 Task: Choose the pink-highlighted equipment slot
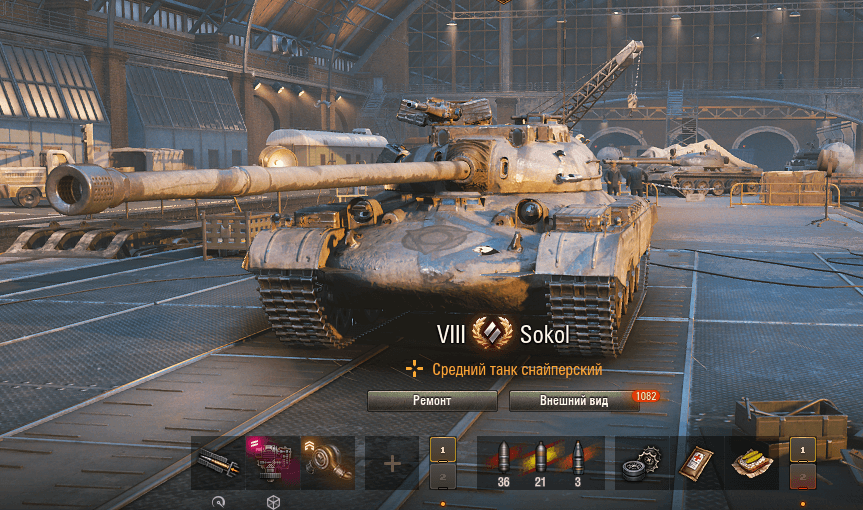coord(273,462)
